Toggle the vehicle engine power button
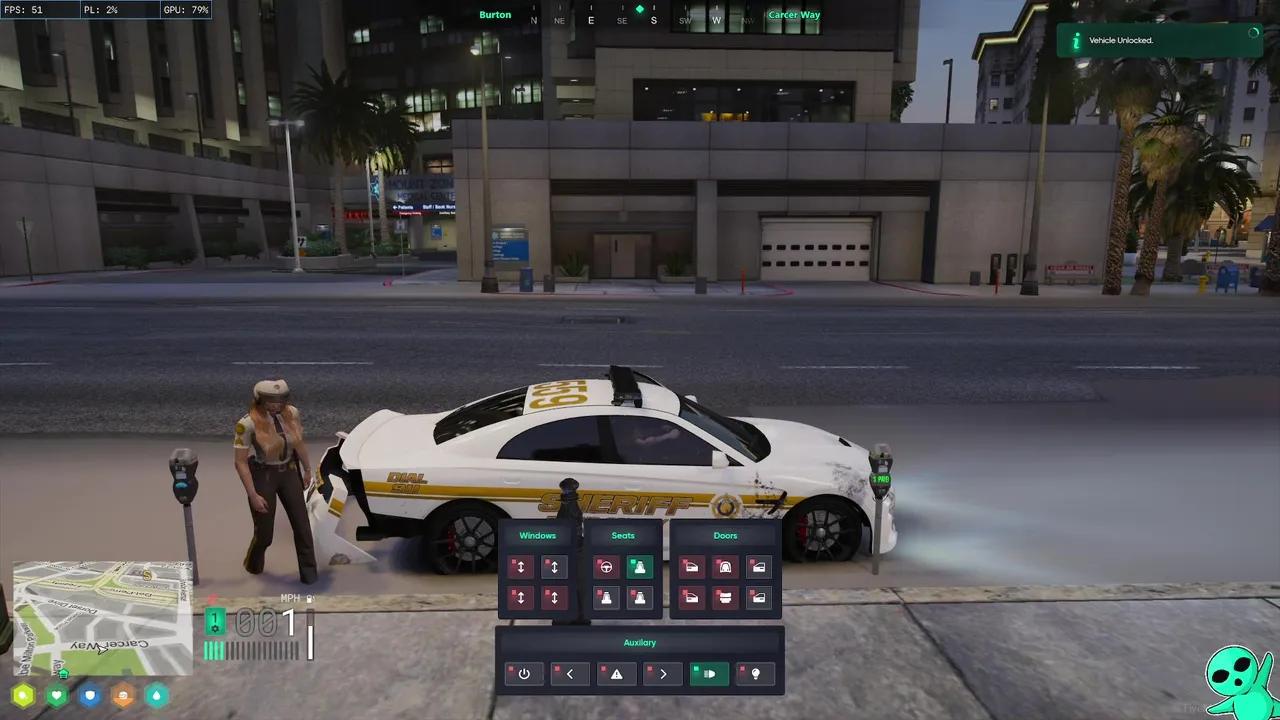Image resolution: width=1280 pixels, height=720 pixels. click(x=524, y=674)
